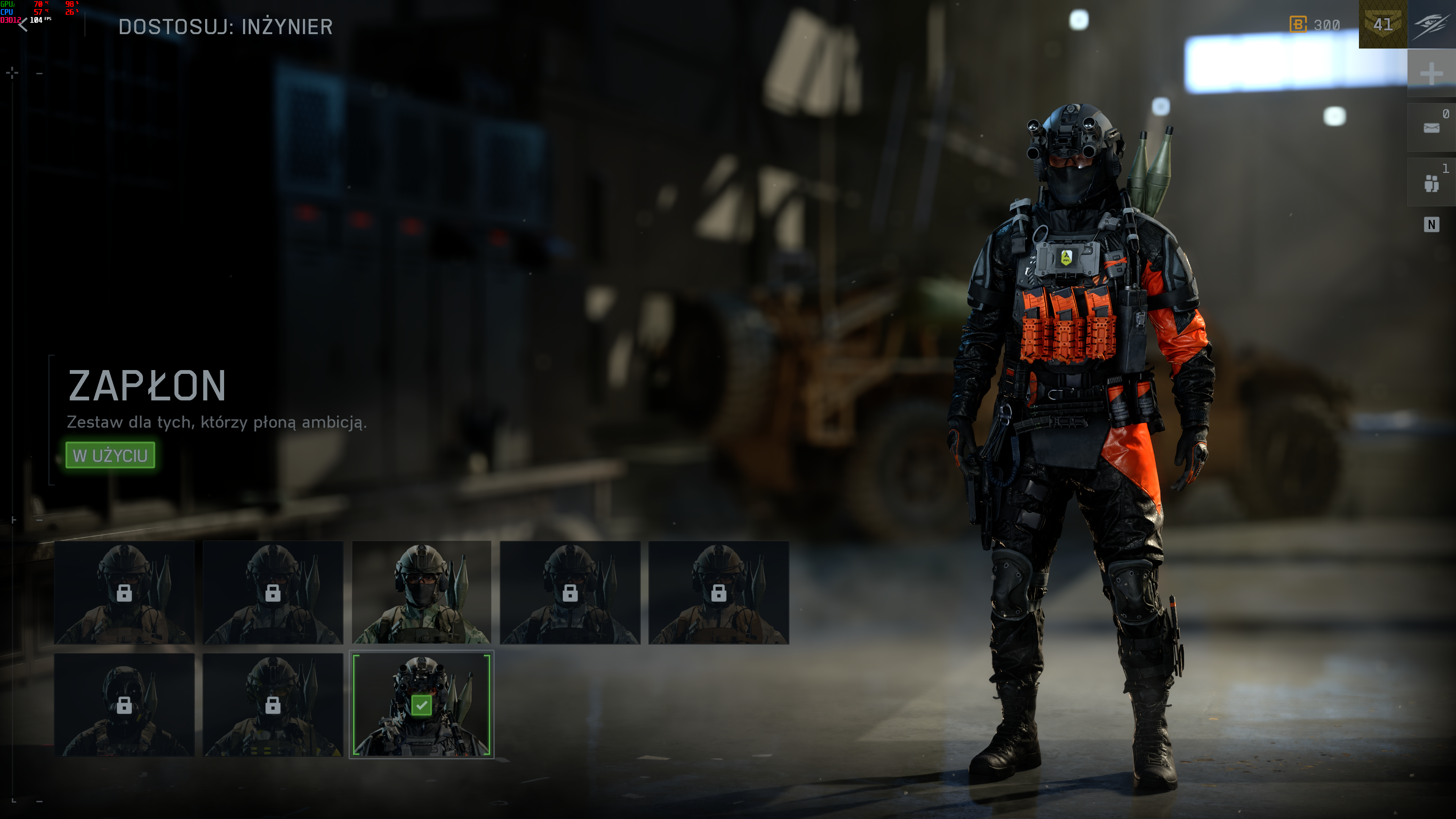Viewport: 1456px width, 819px height.
Task: Choose the equipped skin with green checkmark
Action: pos(421,705)
